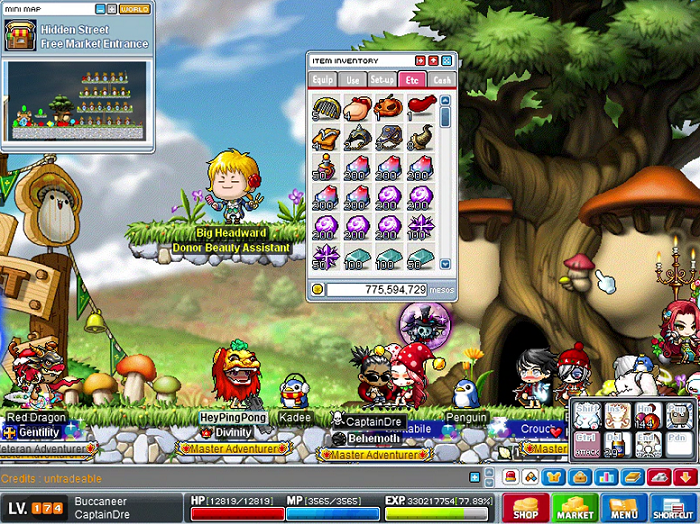
Task: Select the red potion bottle item stack
Action: [x=325, y=165]
